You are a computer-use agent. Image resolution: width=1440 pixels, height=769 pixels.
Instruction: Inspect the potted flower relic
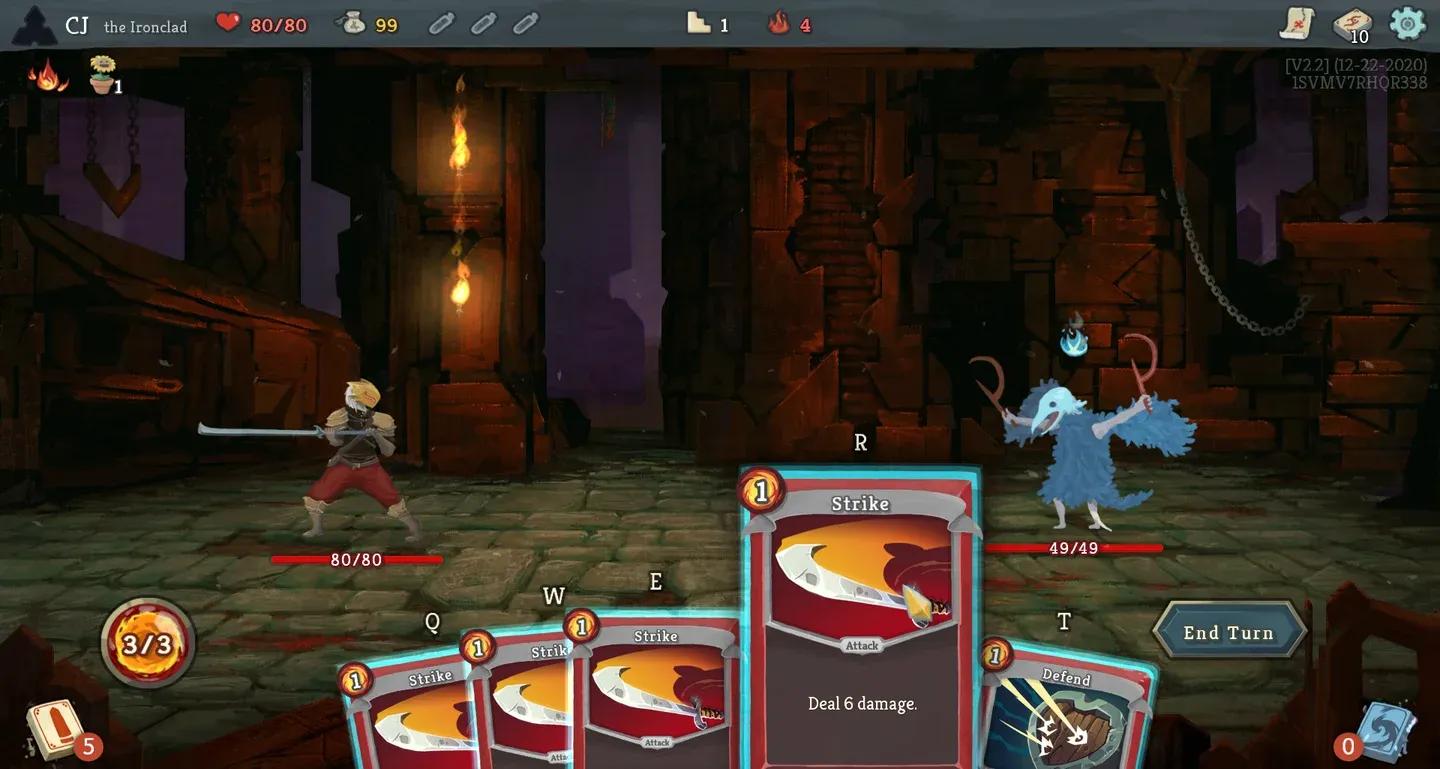pyautogui.click(x=102, y=76)
